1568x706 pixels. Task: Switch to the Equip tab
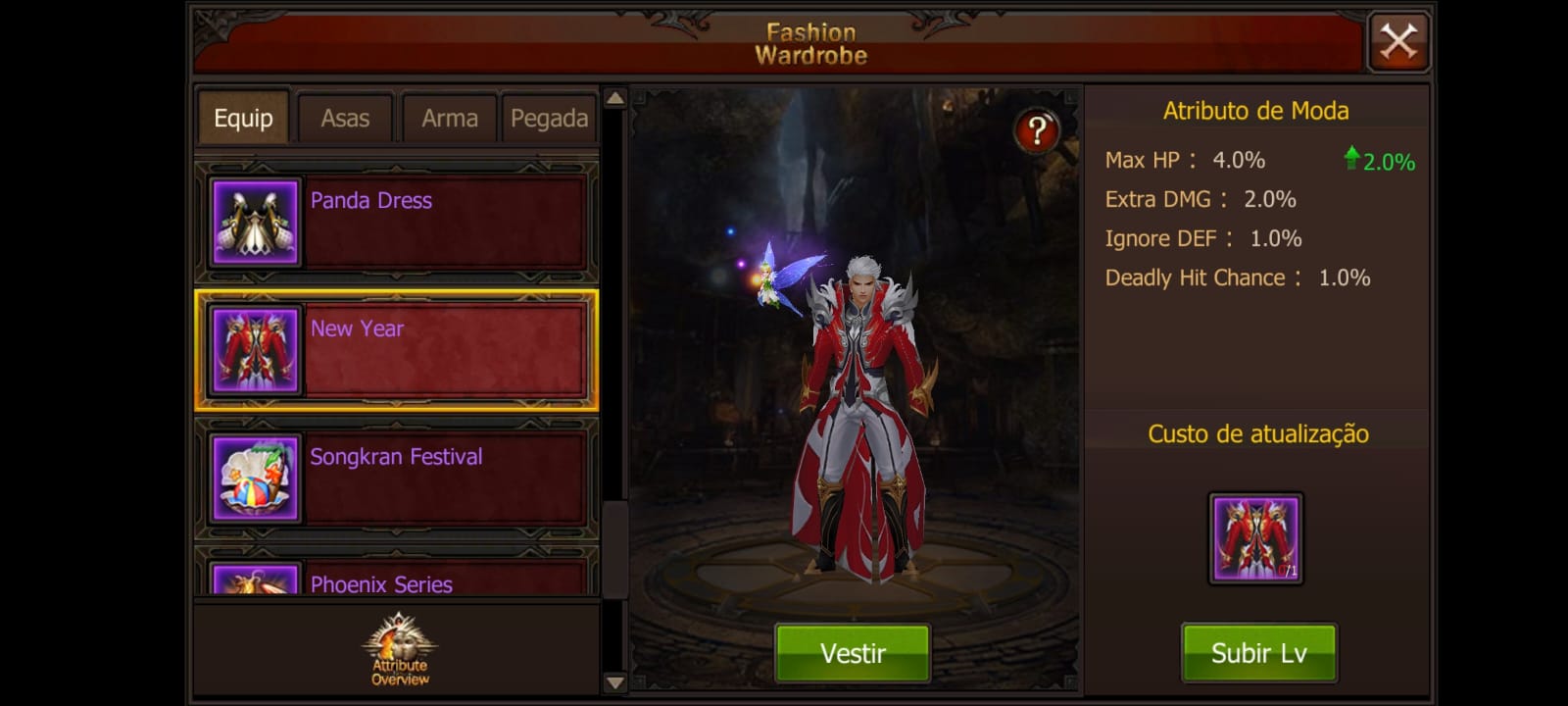click(x=243, y=119)
